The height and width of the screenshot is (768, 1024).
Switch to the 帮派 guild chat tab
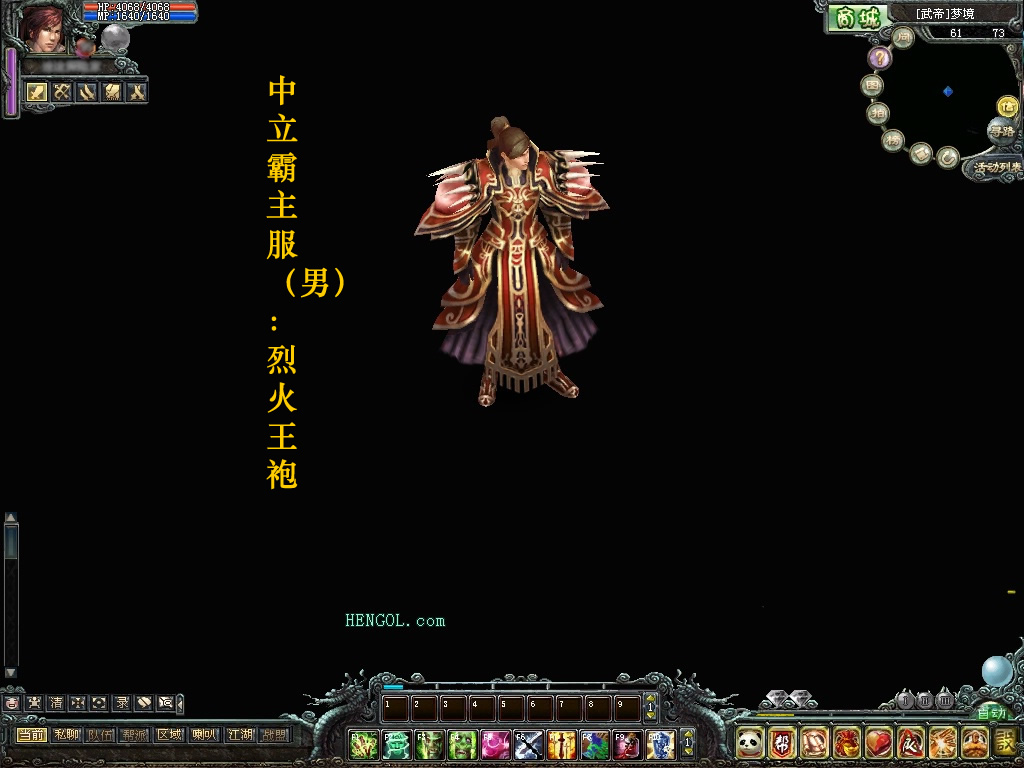(134, 735)
